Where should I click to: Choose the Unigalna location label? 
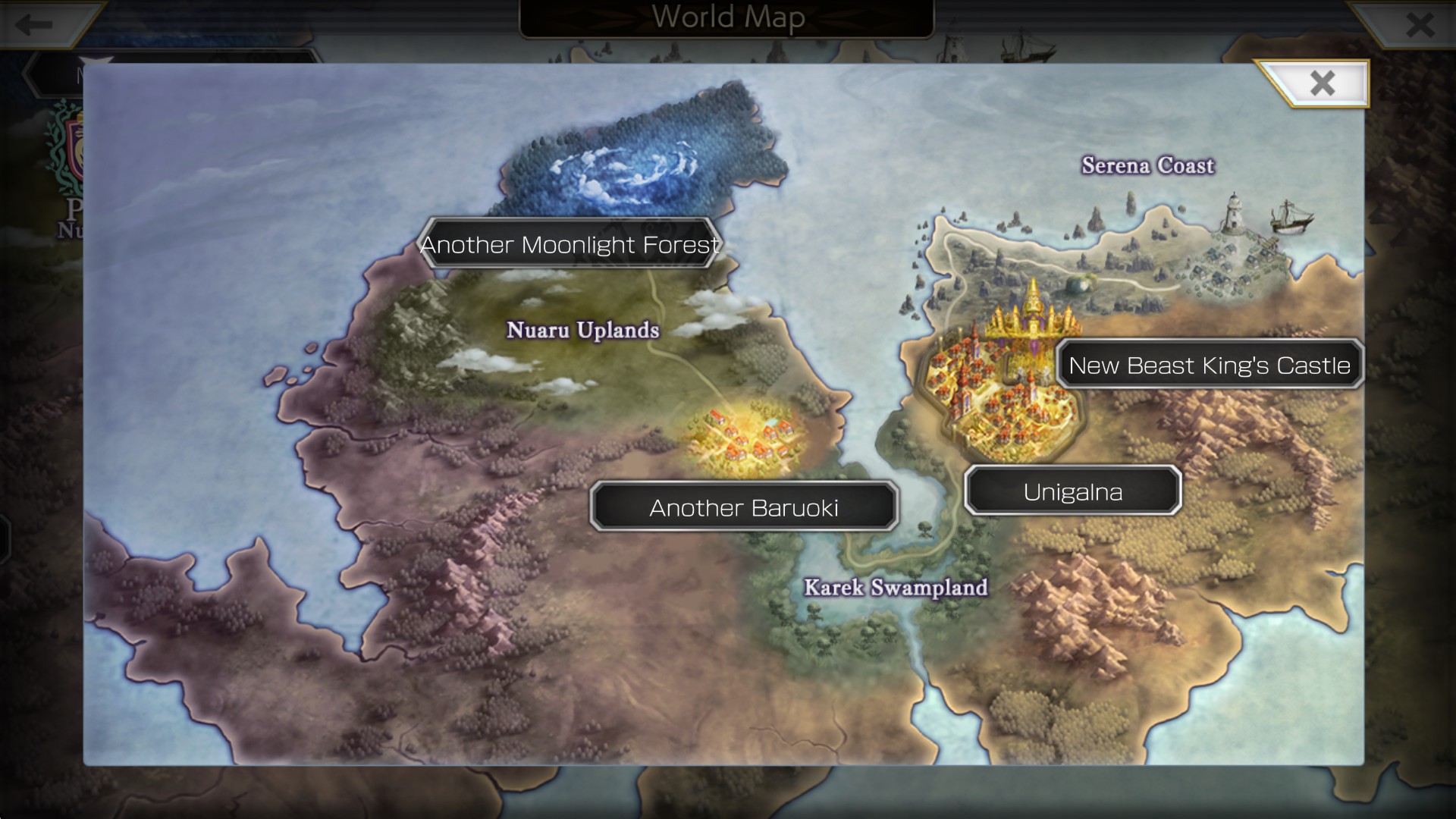[x=1072, y=491]
